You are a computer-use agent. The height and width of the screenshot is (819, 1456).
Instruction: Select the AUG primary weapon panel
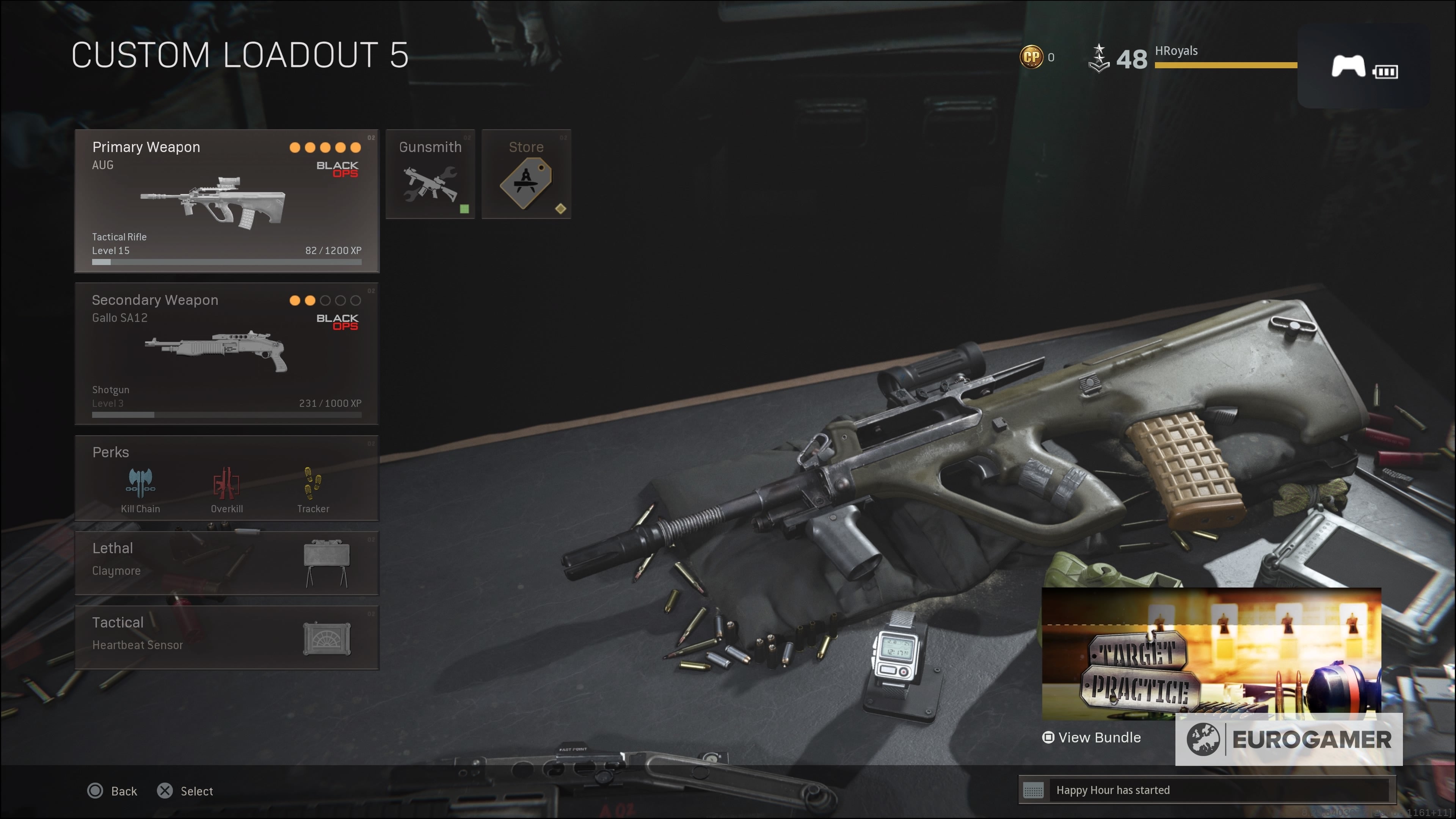[226, 201]
